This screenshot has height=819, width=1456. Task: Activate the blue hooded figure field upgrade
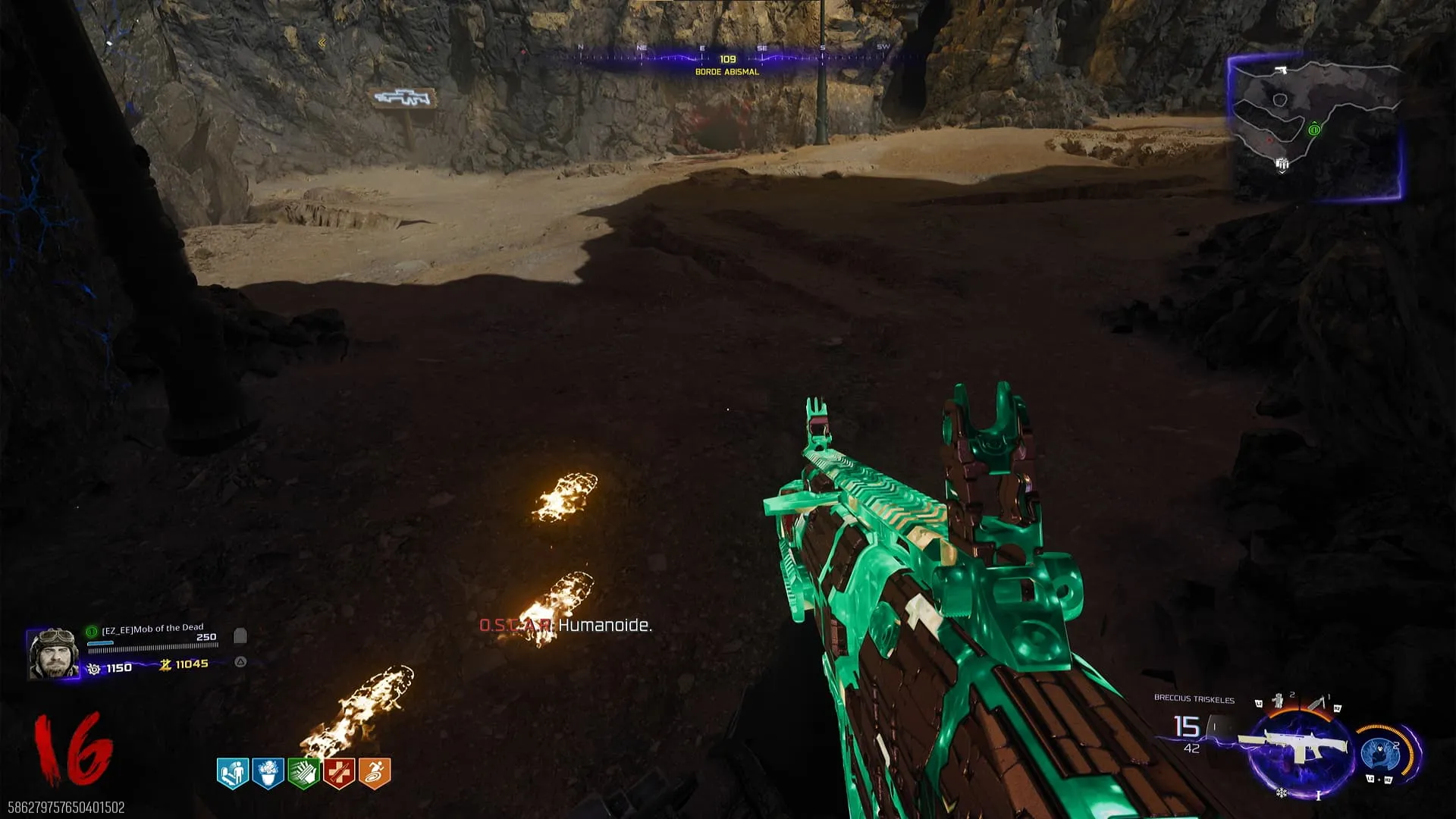[1379, 754]
